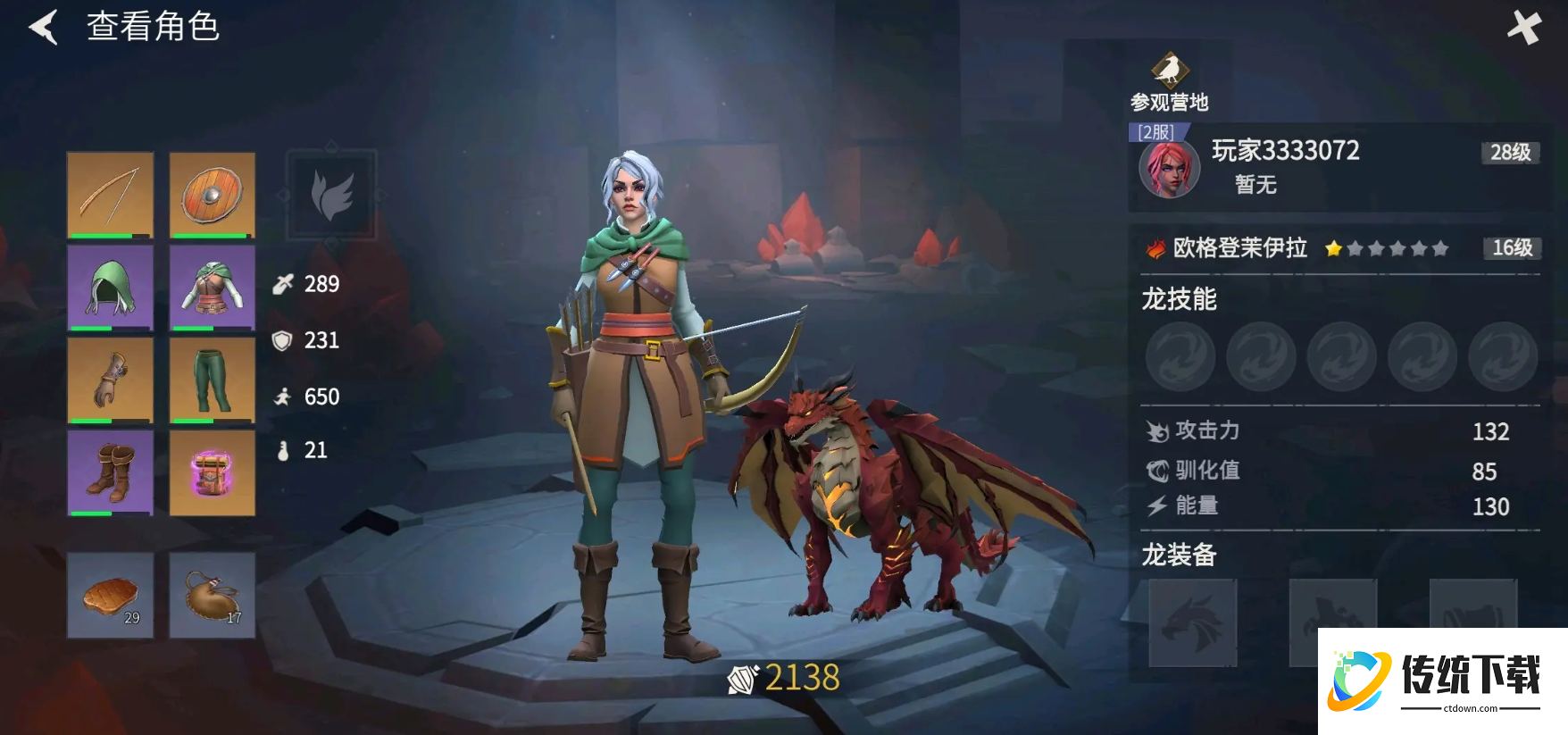Open the 传统下载 site watermark

coord(1442,681)
